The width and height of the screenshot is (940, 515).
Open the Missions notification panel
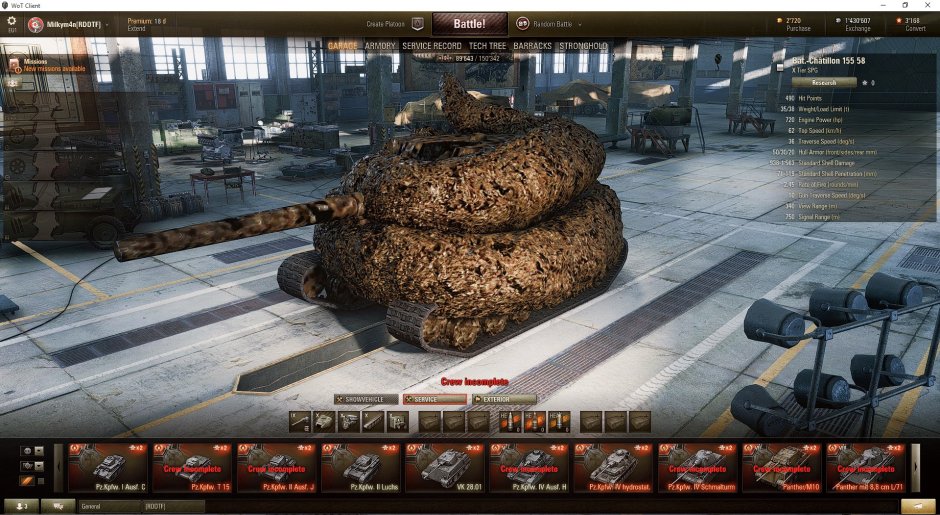click(42, 66)
